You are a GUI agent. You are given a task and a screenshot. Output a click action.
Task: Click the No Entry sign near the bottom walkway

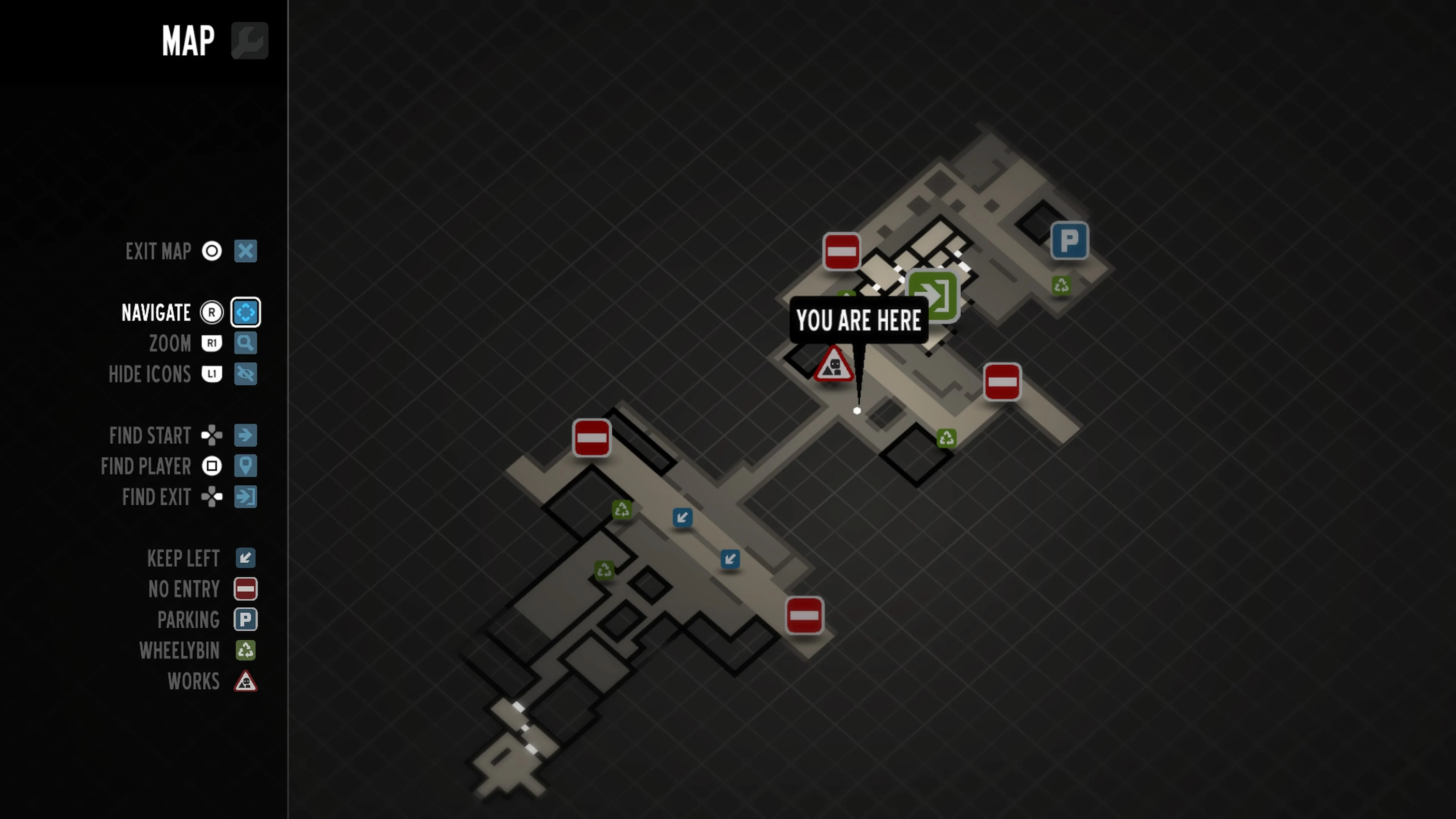(805, 616)
